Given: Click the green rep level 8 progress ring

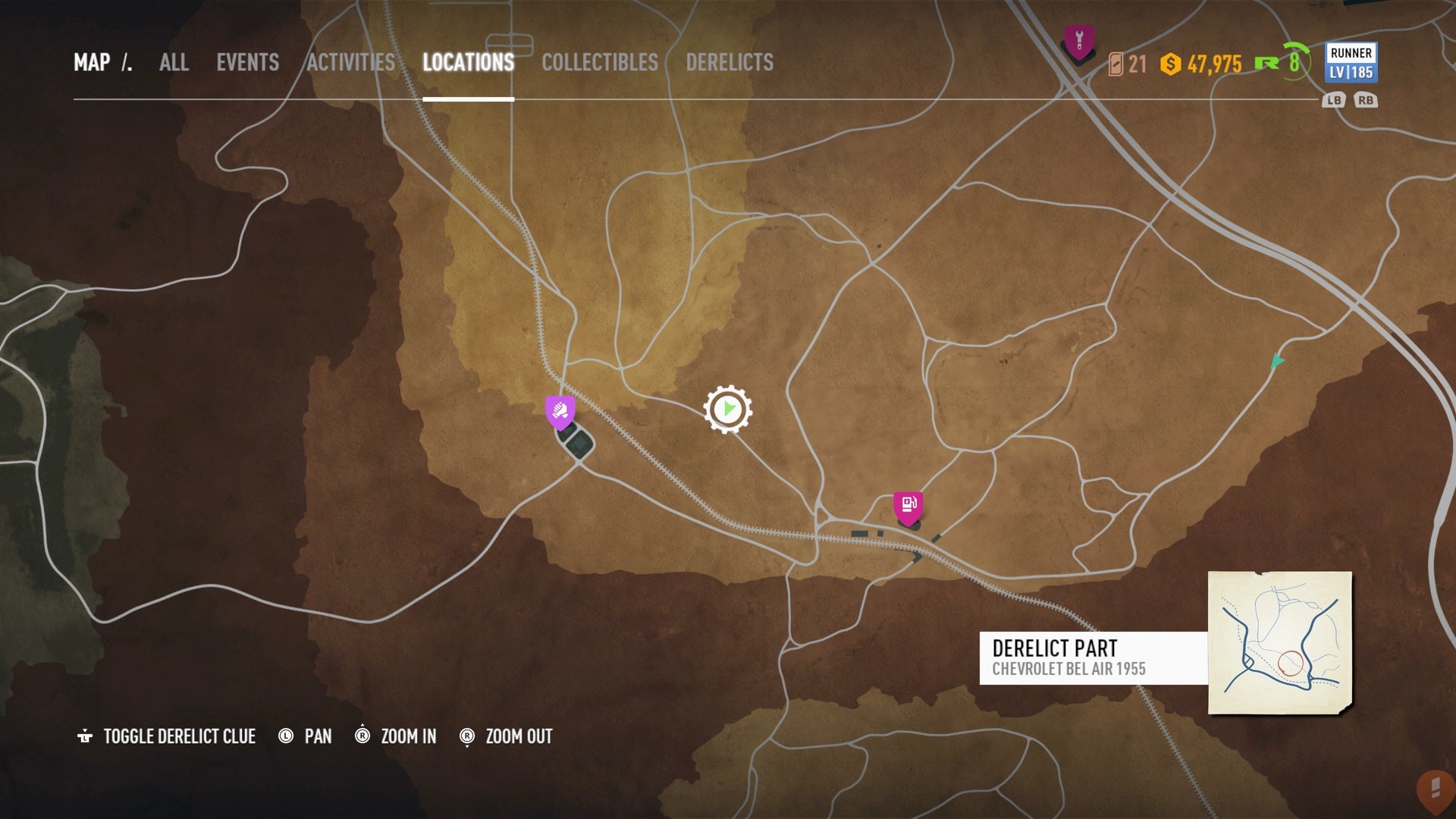Looking at the screenshot, I should pos(1294,64).
